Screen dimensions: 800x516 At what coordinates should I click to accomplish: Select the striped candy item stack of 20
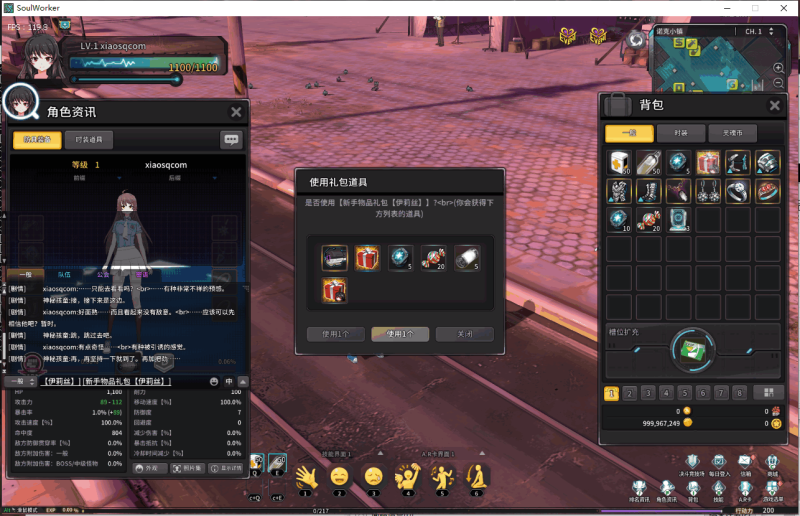pos(650,219)
